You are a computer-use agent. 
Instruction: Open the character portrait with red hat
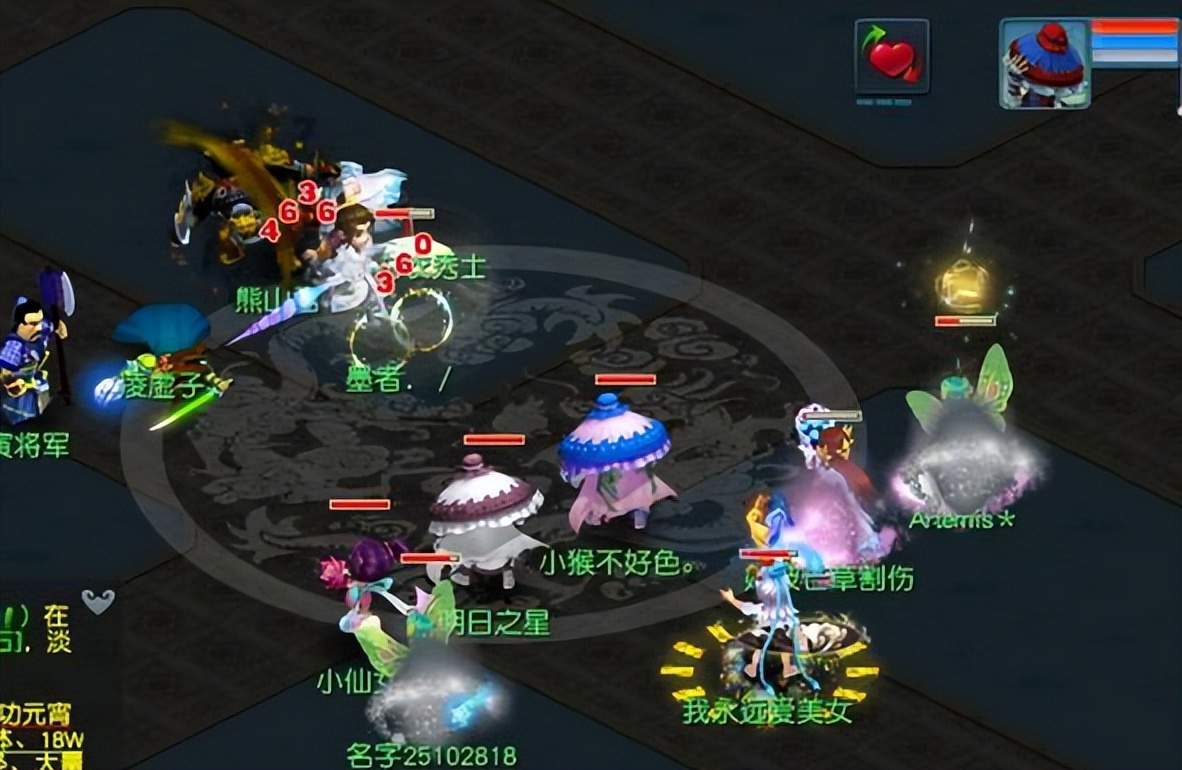click(1045, 64)
